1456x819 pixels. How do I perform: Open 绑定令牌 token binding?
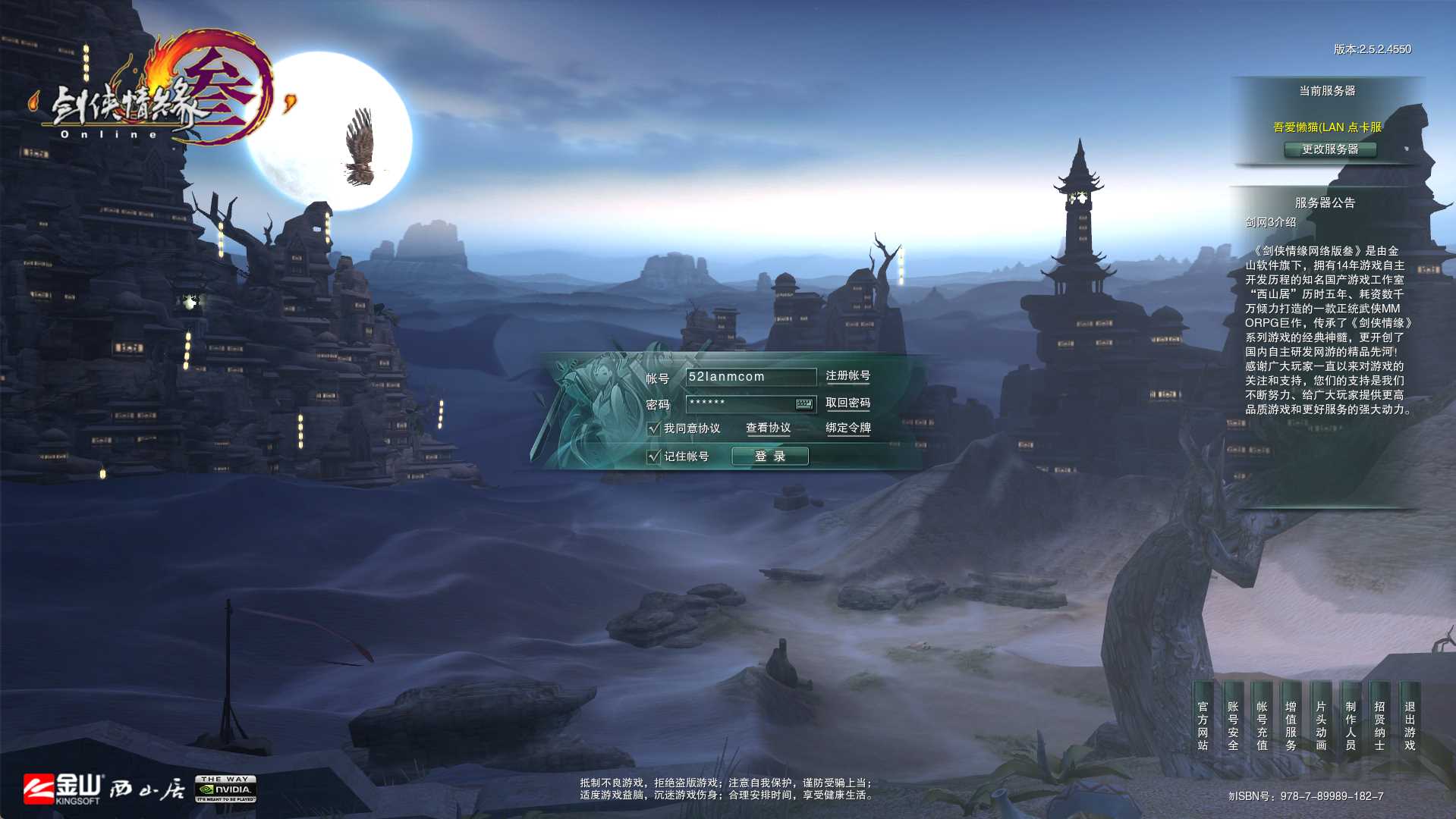coord(847,428)
